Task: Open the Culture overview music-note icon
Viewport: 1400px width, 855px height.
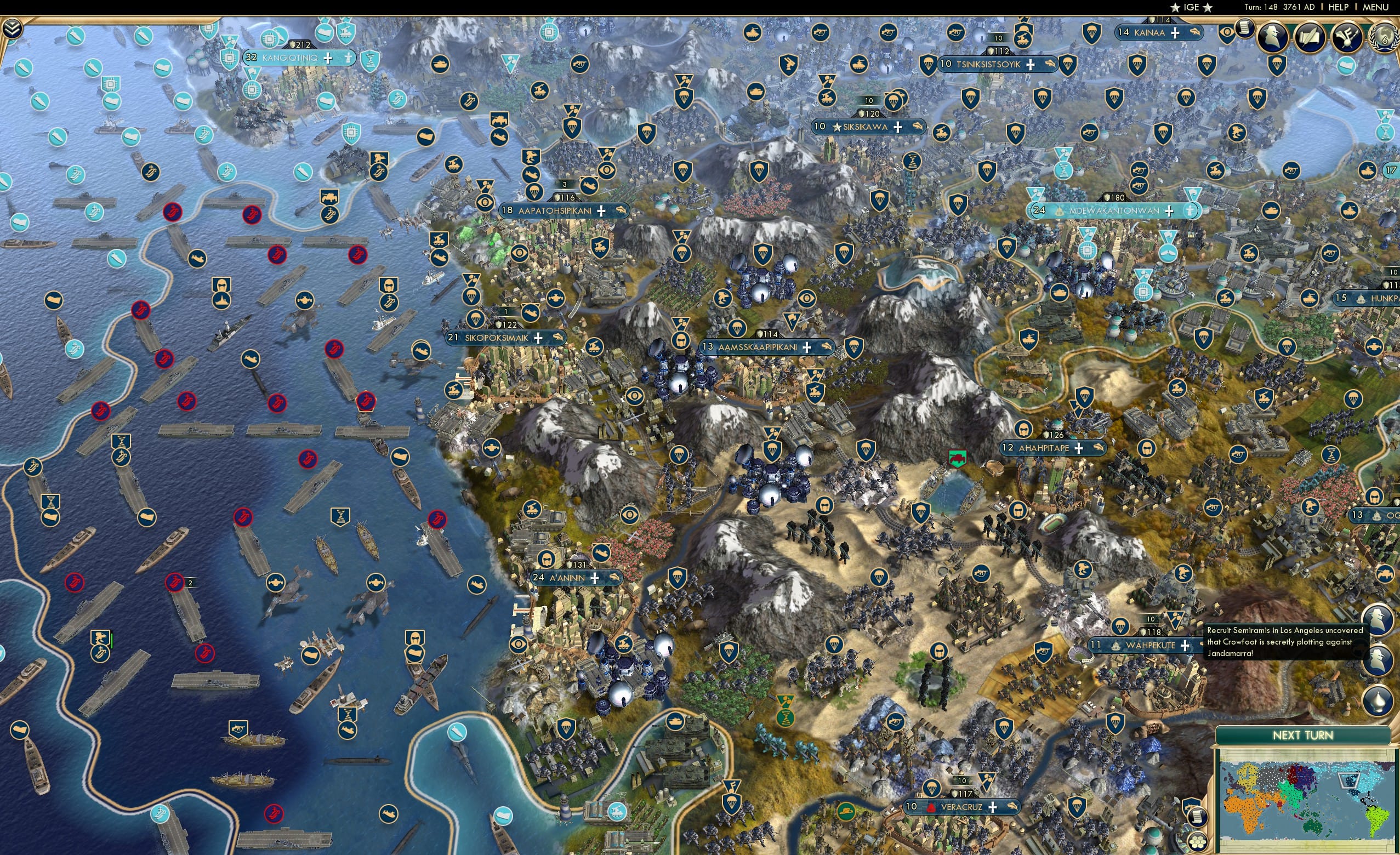Action: [x=1346, y=38]
